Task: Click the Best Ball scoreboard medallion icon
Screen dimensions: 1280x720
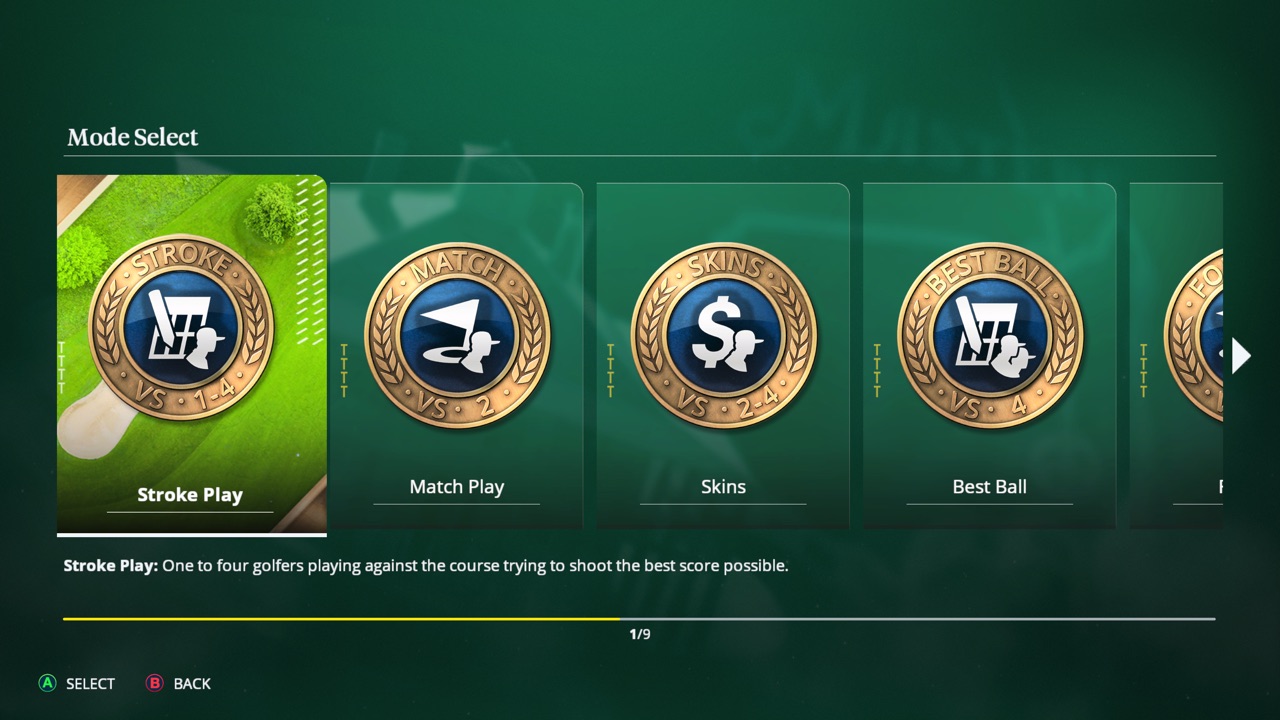Action: [x=989, y=335]
